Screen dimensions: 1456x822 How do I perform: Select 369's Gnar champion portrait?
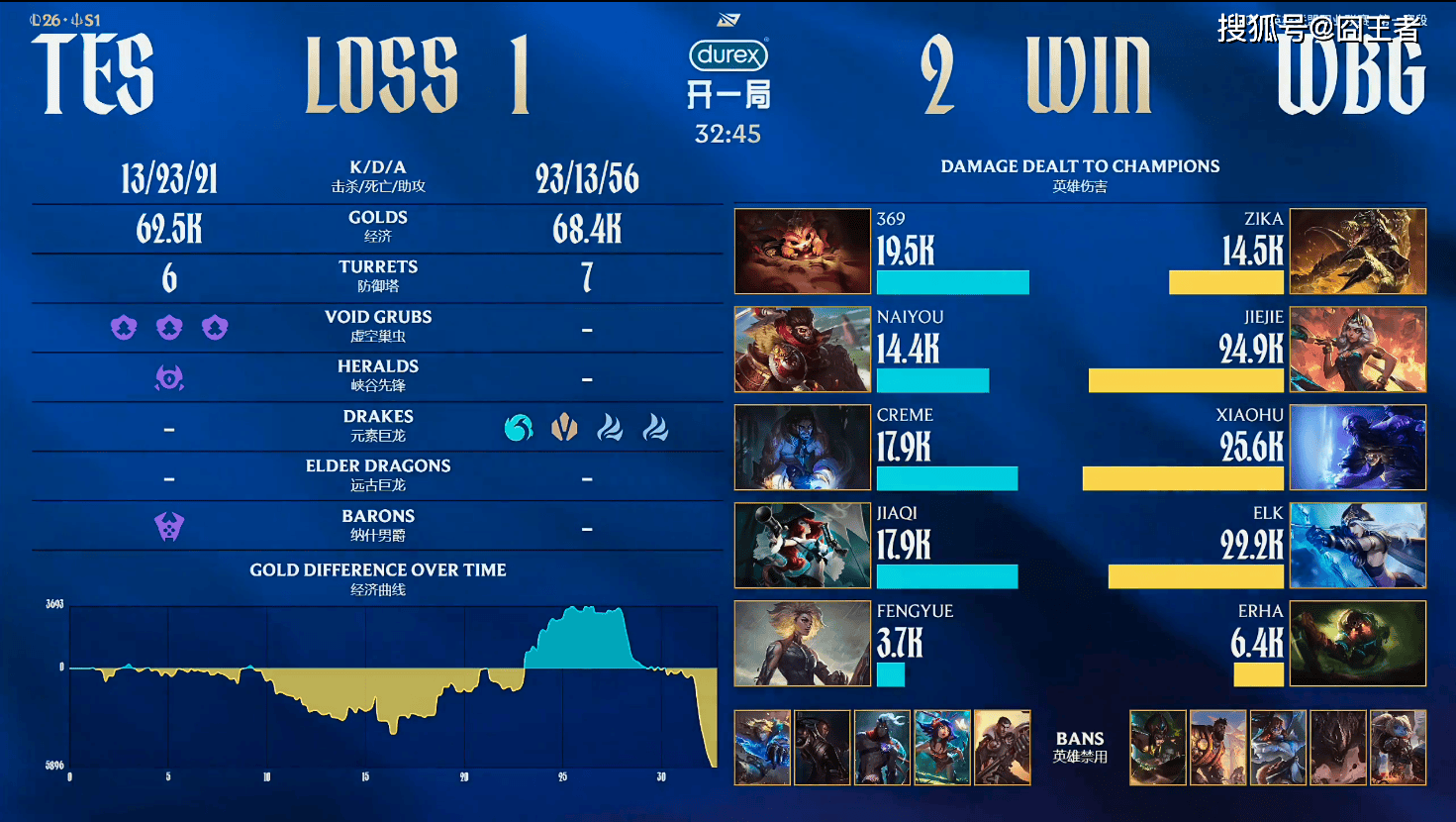pos(803,251)
